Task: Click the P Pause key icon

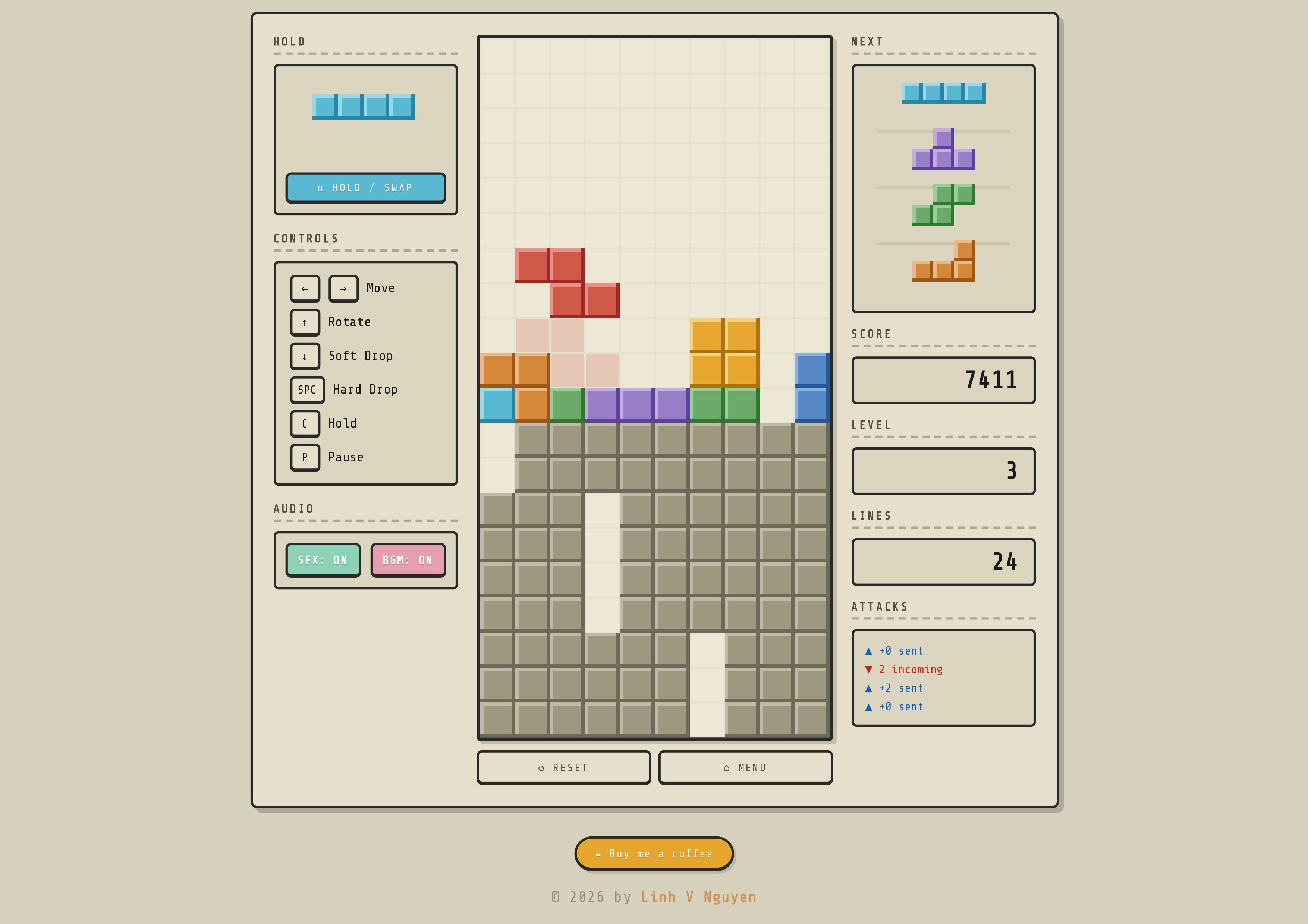Action: coord(305,457)
